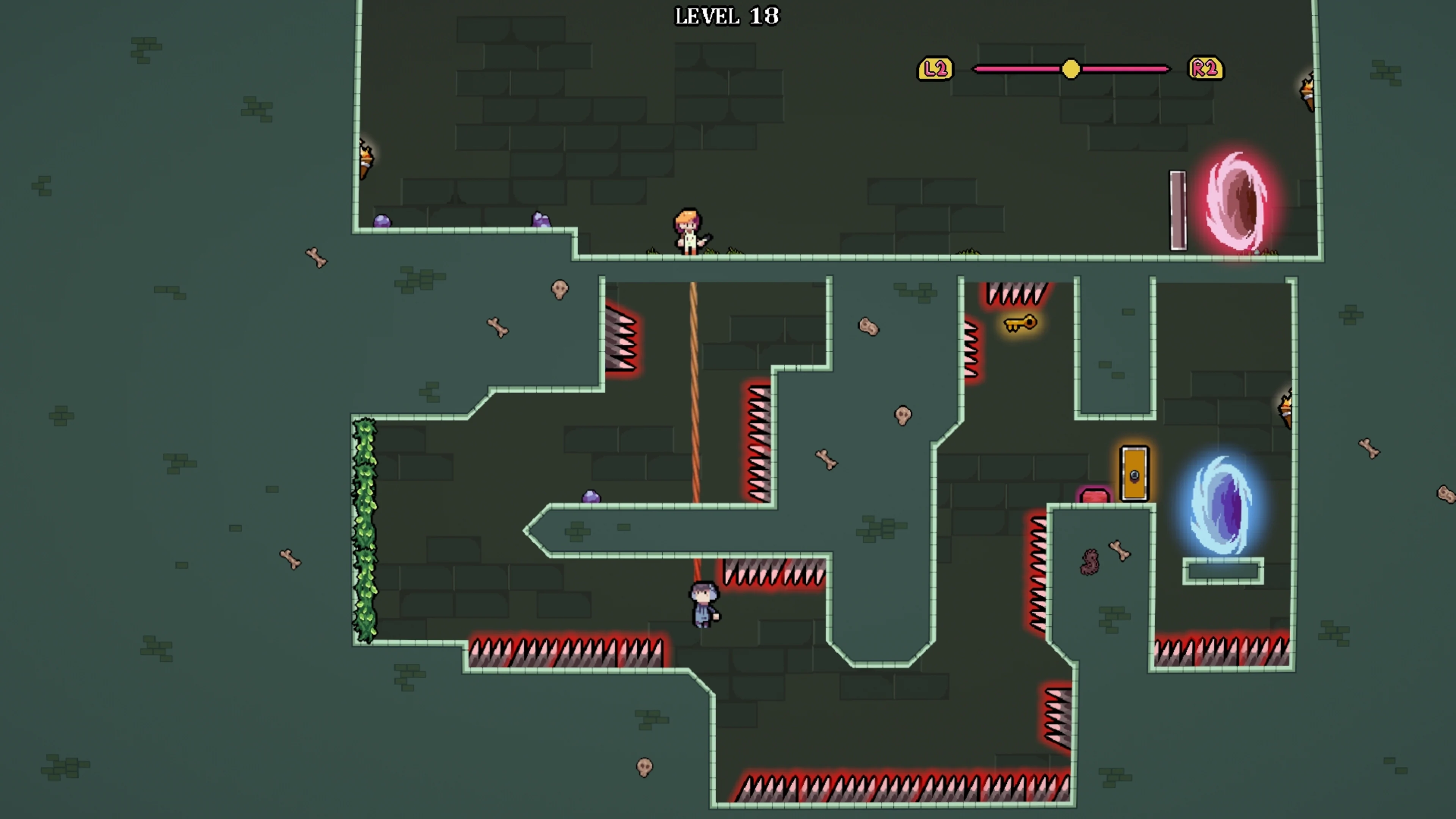This screenshot has width=1456, height=819.
Task: Toggle the R2 control indicator
Action: 1205,68
